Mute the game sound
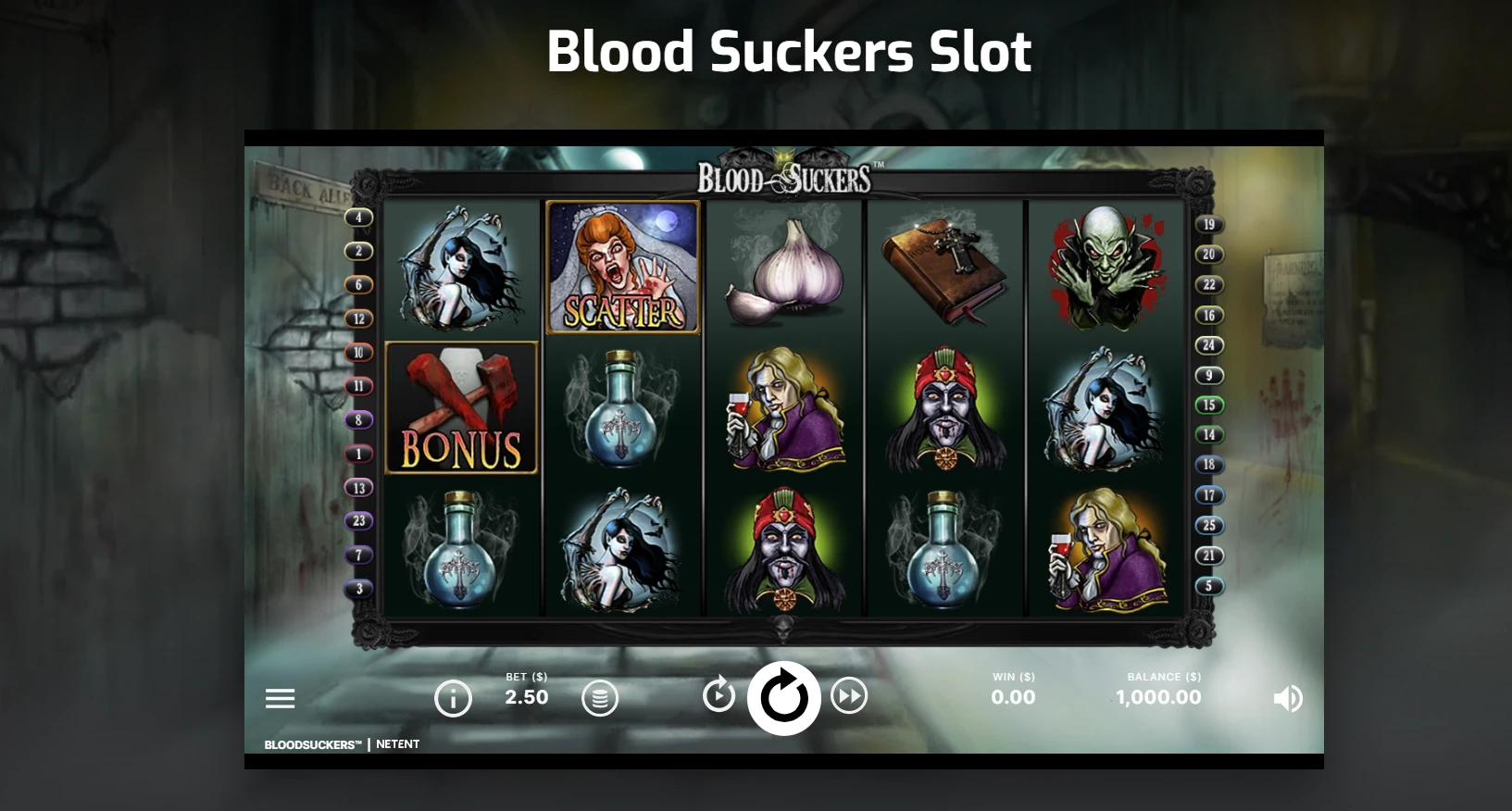 tap(1287, 699)
